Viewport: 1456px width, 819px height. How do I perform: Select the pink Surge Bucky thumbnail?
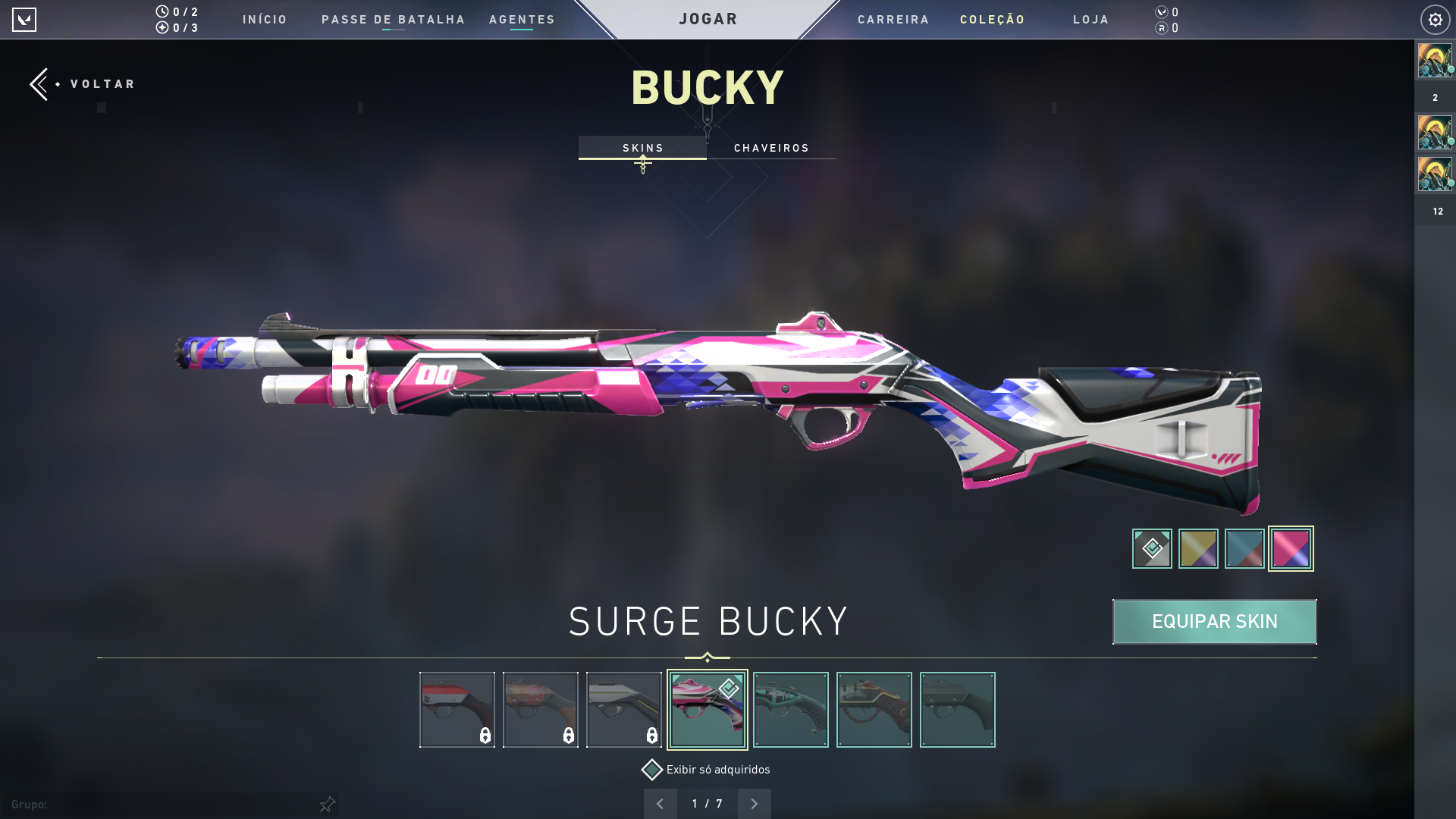point(707,710)
